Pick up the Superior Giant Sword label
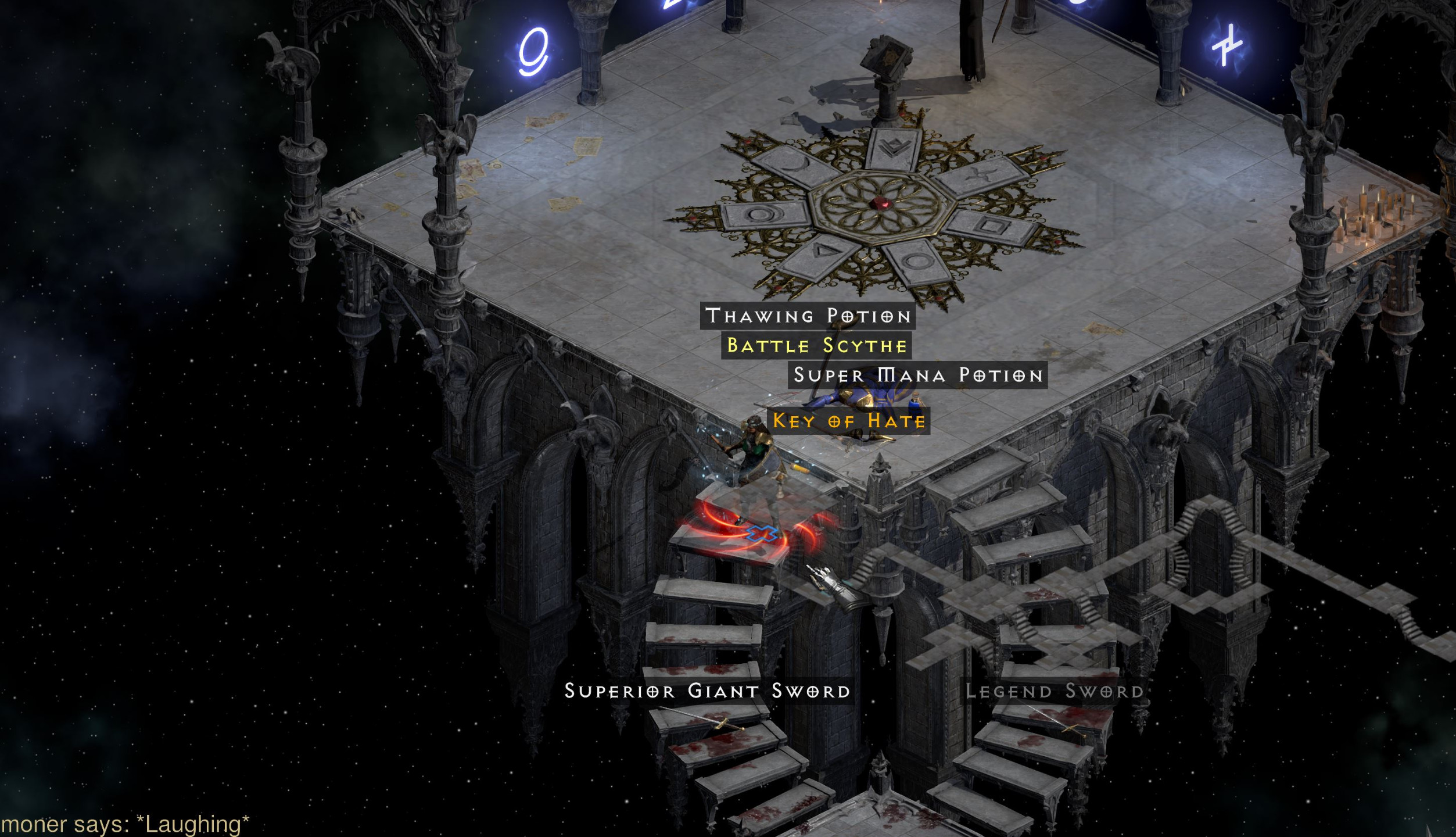 coord(707,691)
